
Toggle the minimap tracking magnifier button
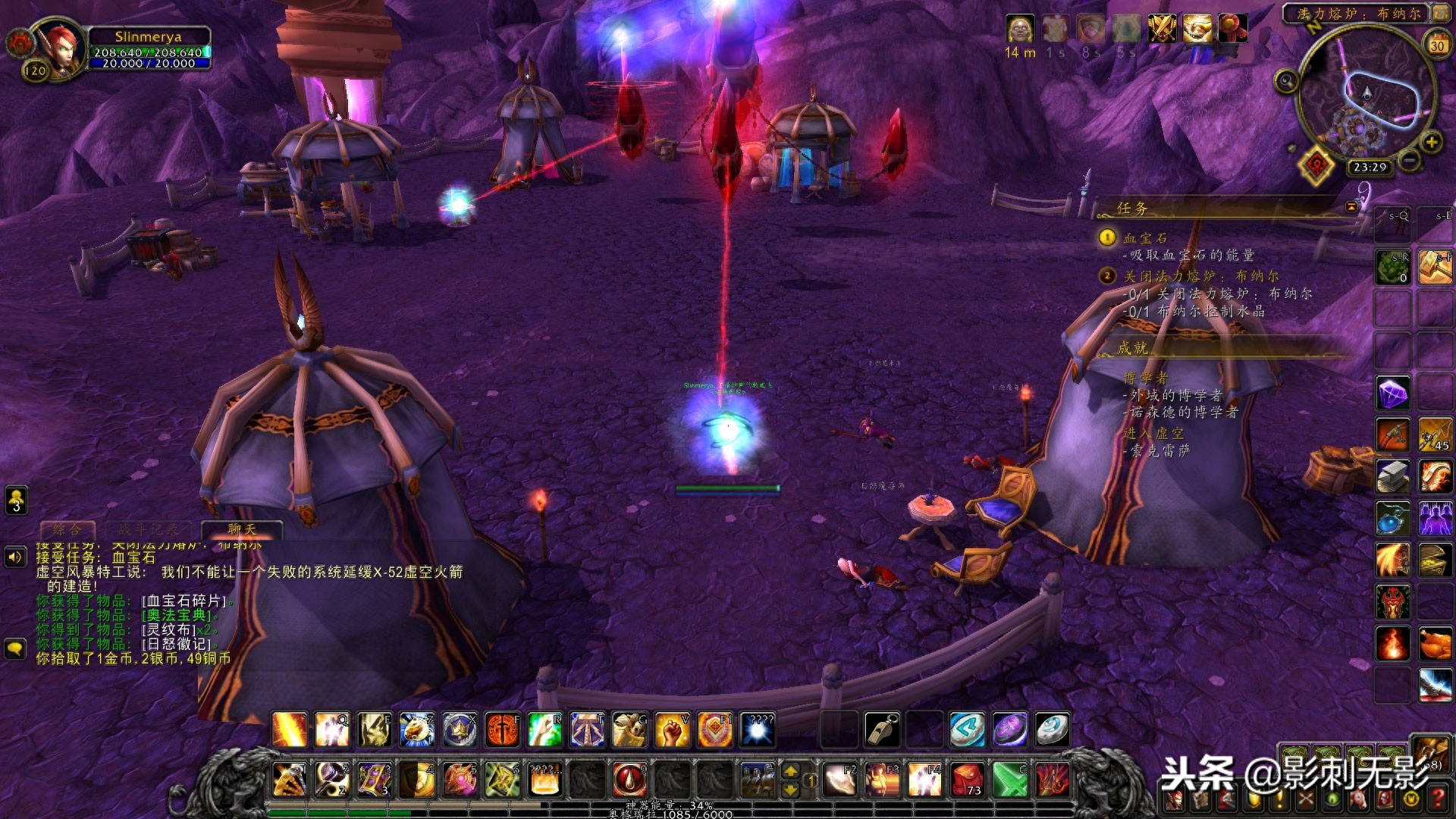[1286, 80]
